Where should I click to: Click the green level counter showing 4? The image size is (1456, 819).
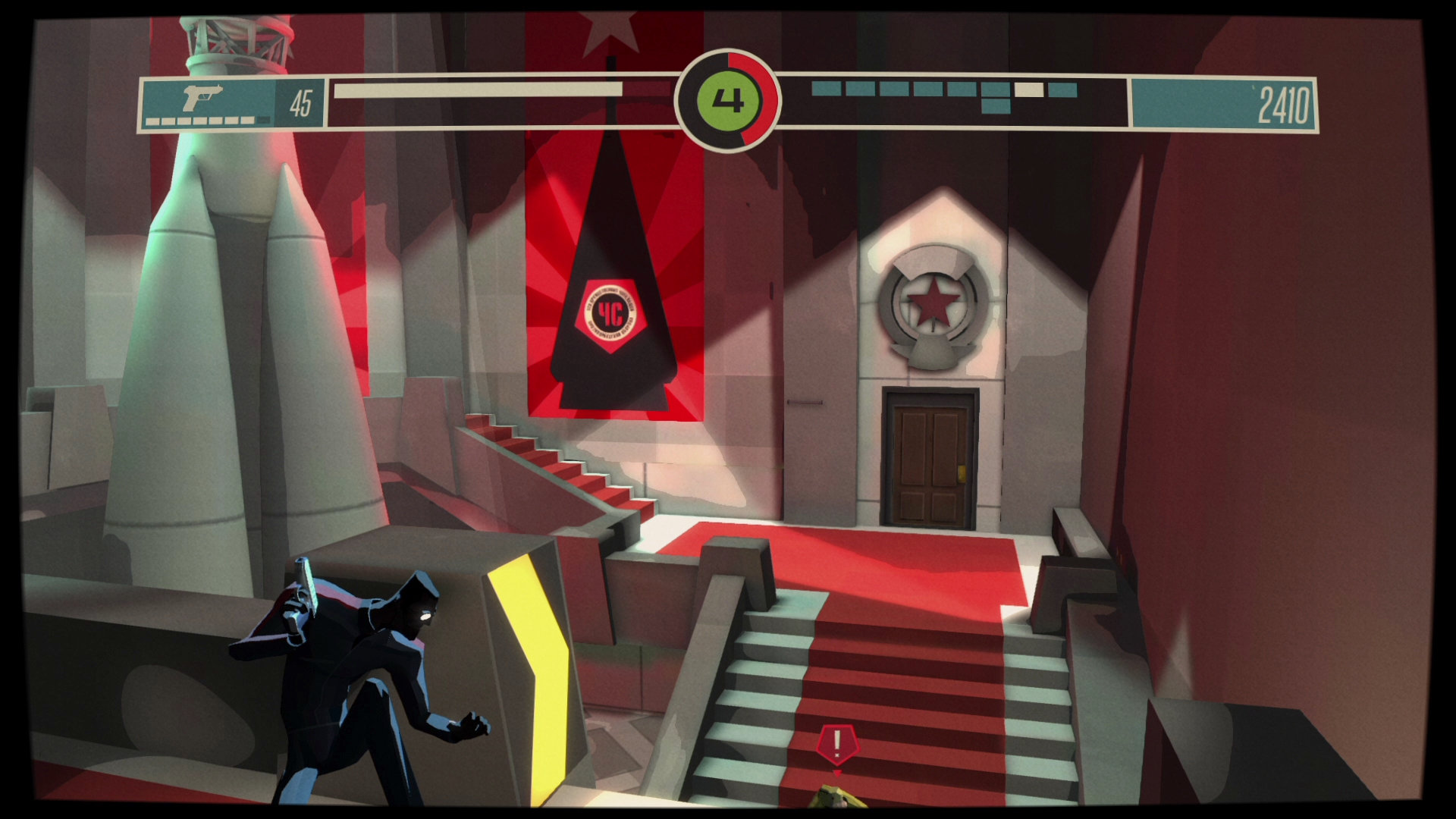(x=726, y=99)
